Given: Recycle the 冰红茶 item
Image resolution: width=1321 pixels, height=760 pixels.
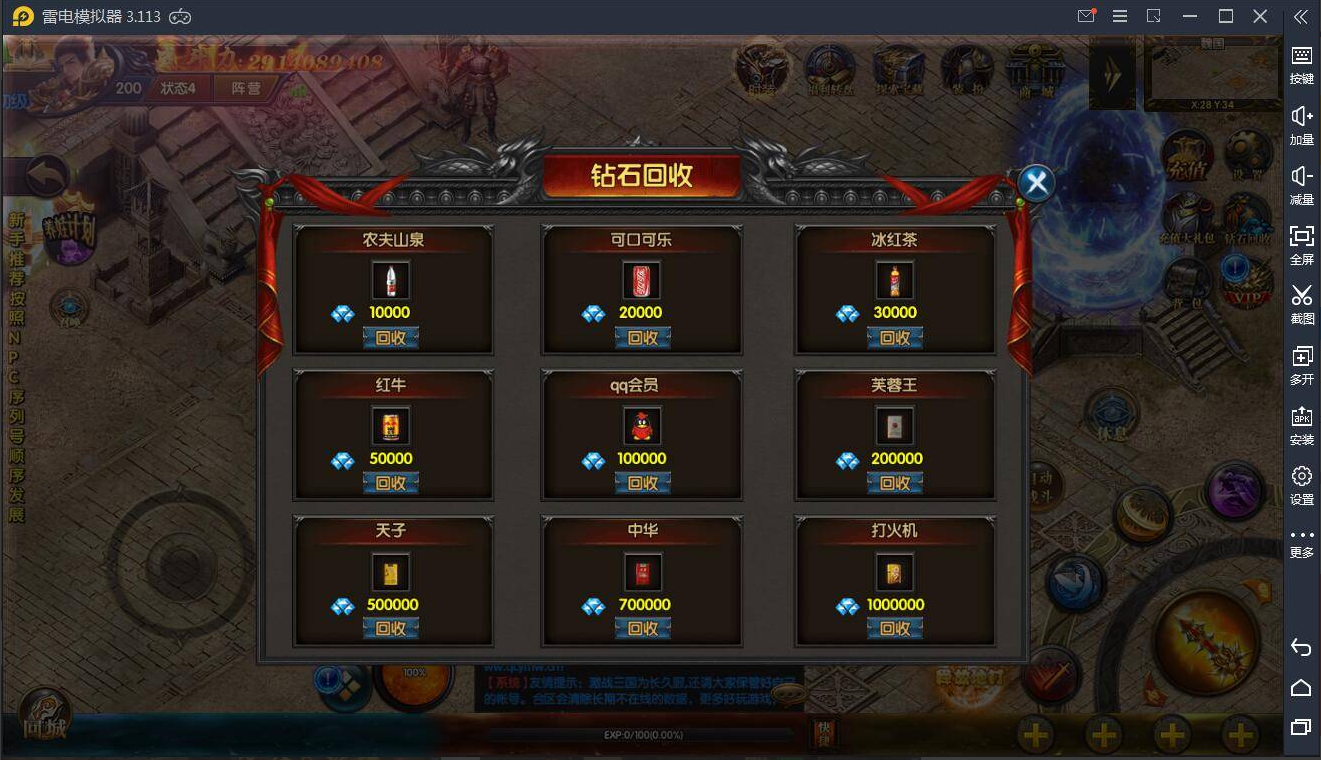Looking at the screenshot, I should (x=894, y=337).
